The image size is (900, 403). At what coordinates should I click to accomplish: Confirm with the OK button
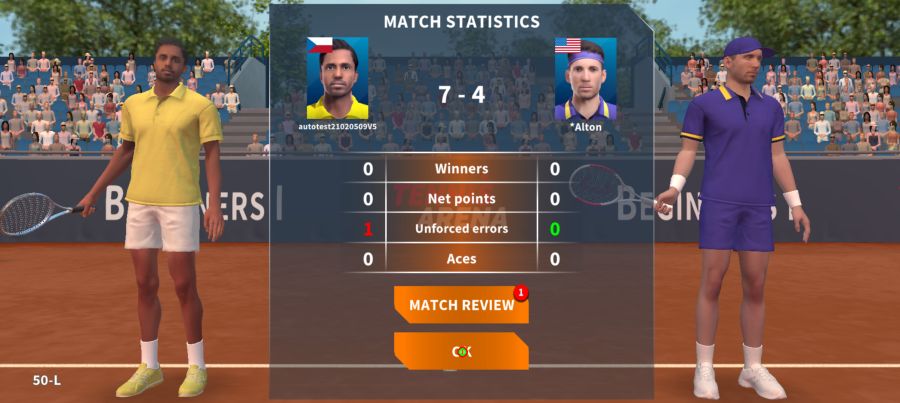(461, 351)
